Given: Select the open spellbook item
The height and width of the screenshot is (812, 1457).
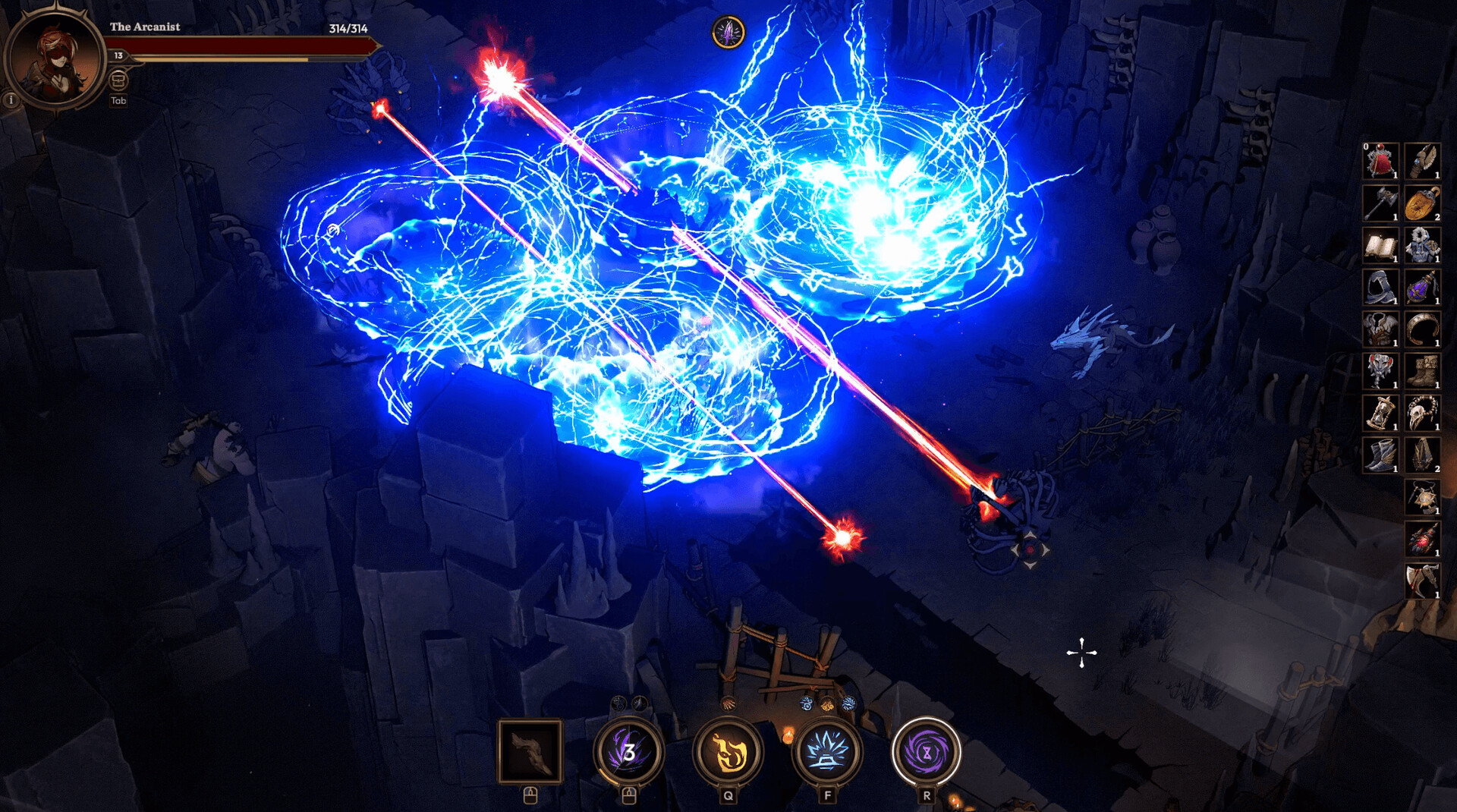Looking at the screenshot, I should point(1380,245).
